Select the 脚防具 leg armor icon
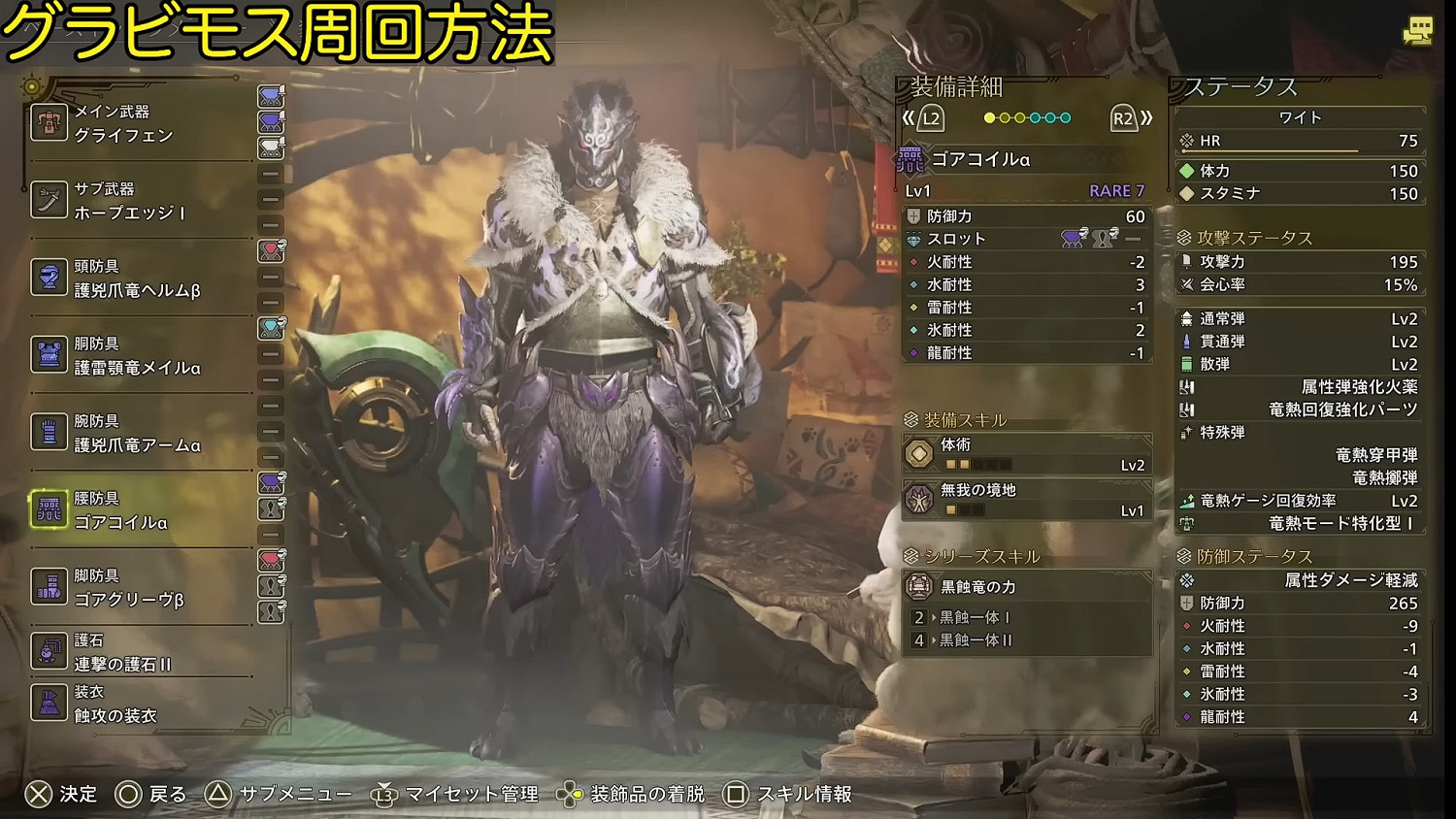The width and height of the screenshot is (1456, 819). click(49, 582)
